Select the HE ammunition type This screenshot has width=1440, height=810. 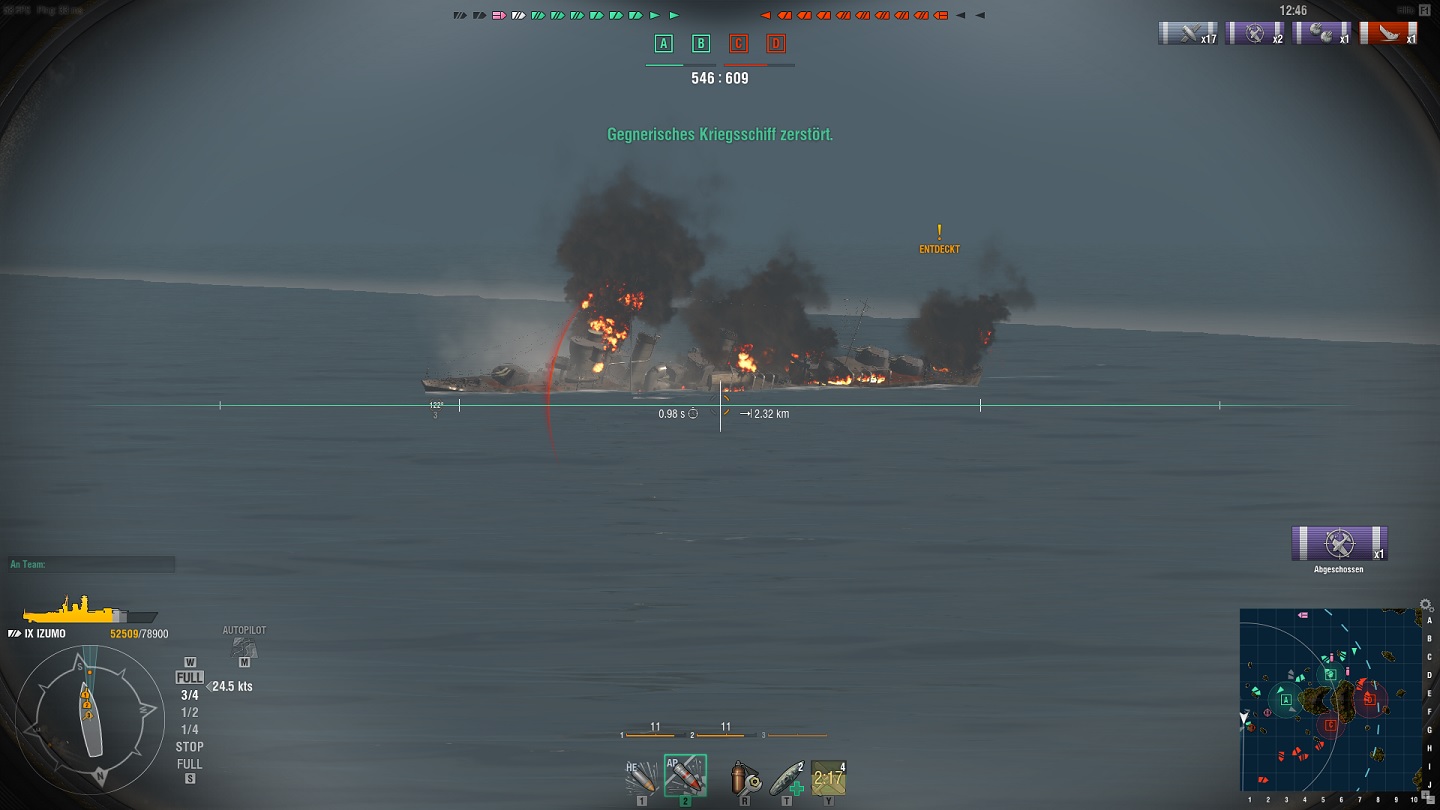click(x=641, y=776)
